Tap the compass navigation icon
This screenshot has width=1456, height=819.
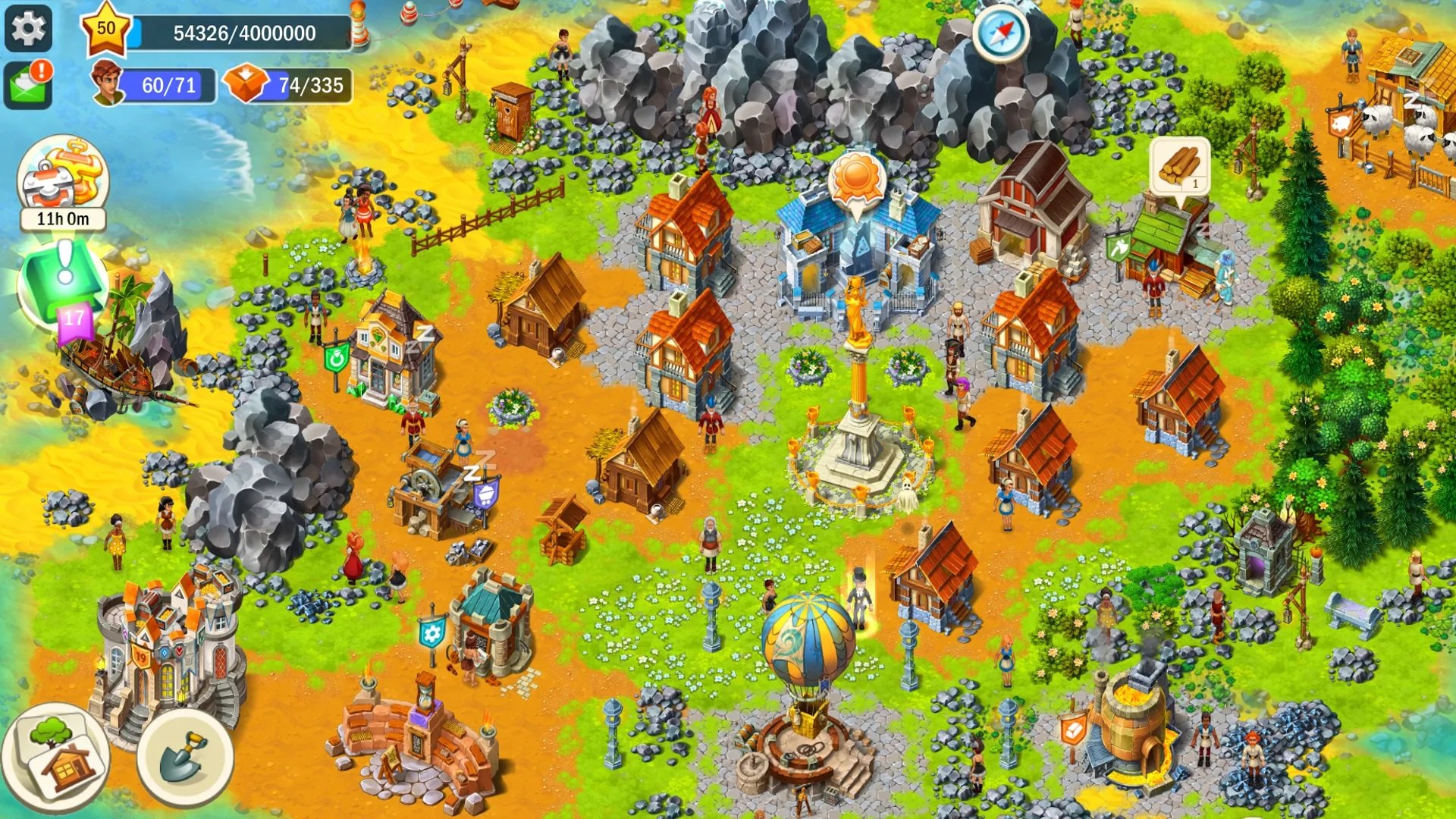point(1002,33)
